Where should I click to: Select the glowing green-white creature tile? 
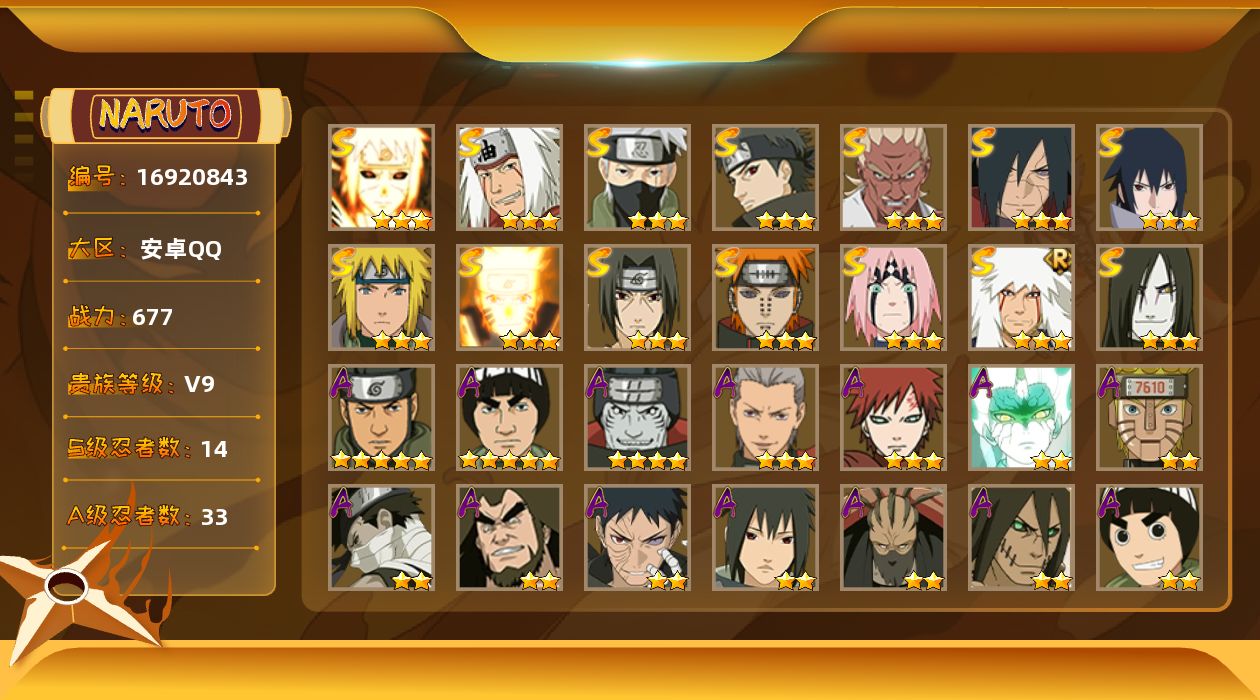point(1022,418)
